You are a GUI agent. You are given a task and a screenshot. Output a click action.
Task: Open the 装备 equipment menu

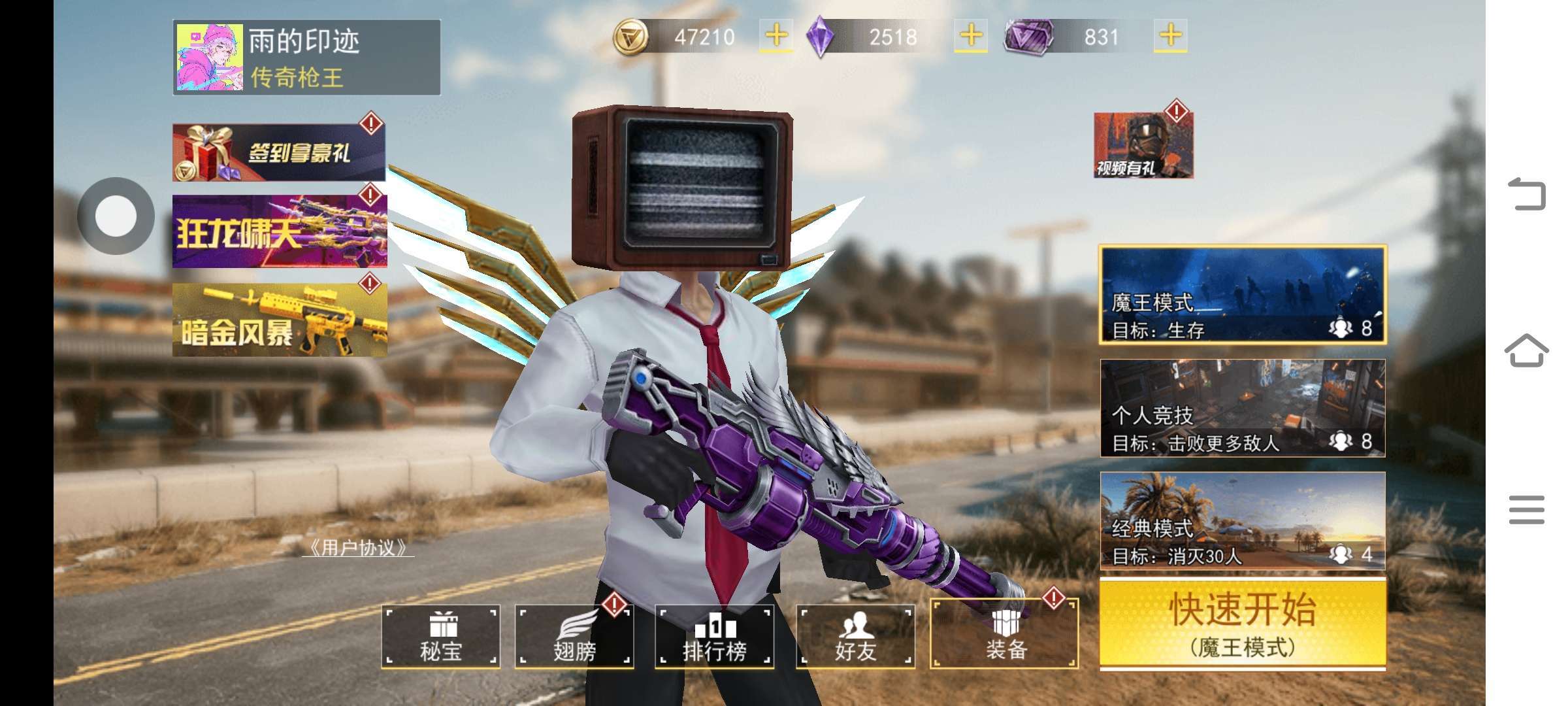1004,635
